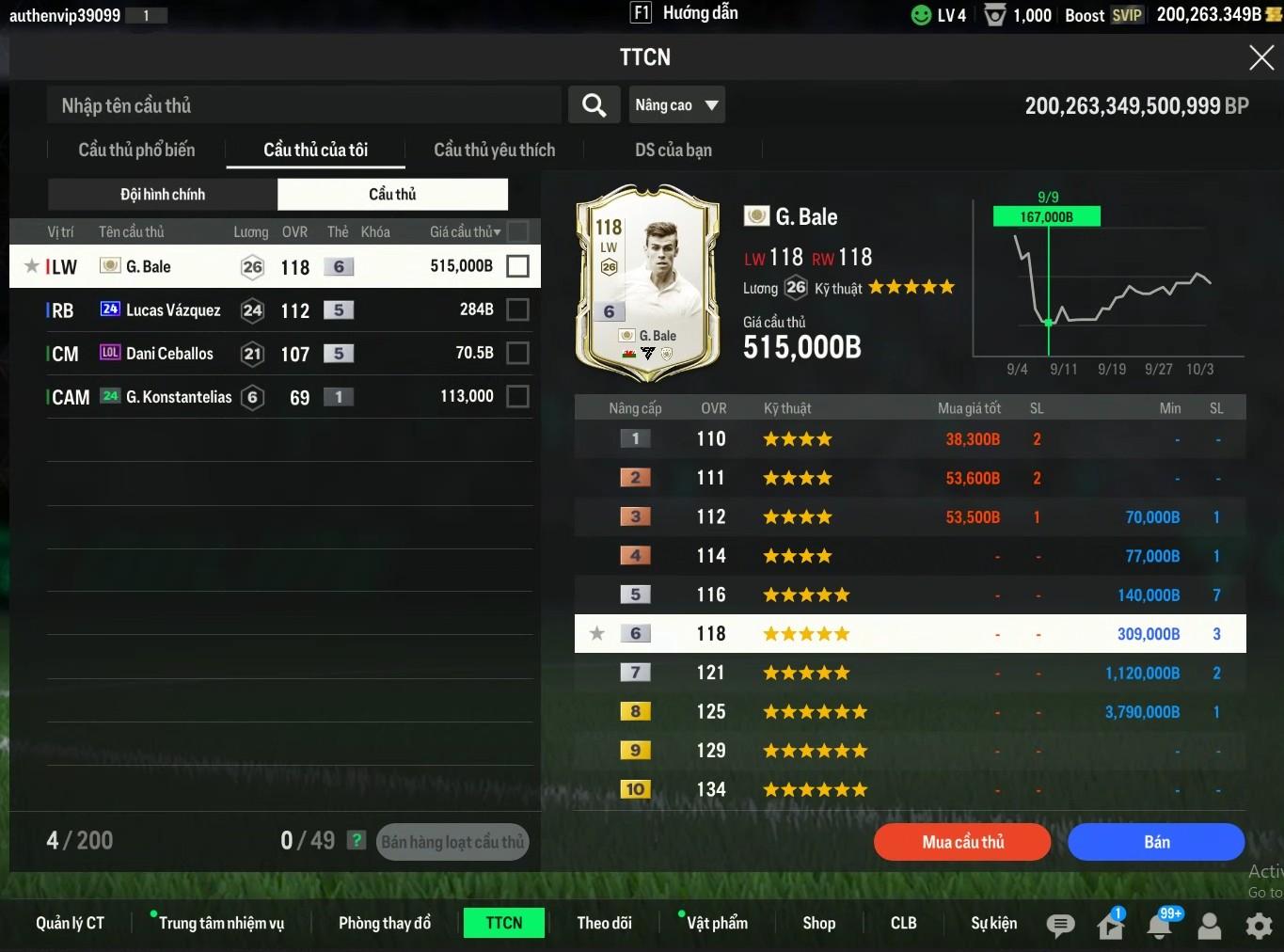Open Quản lý CT in bottom menu
Screen dimensions: 1284x952
pos(70,923)
